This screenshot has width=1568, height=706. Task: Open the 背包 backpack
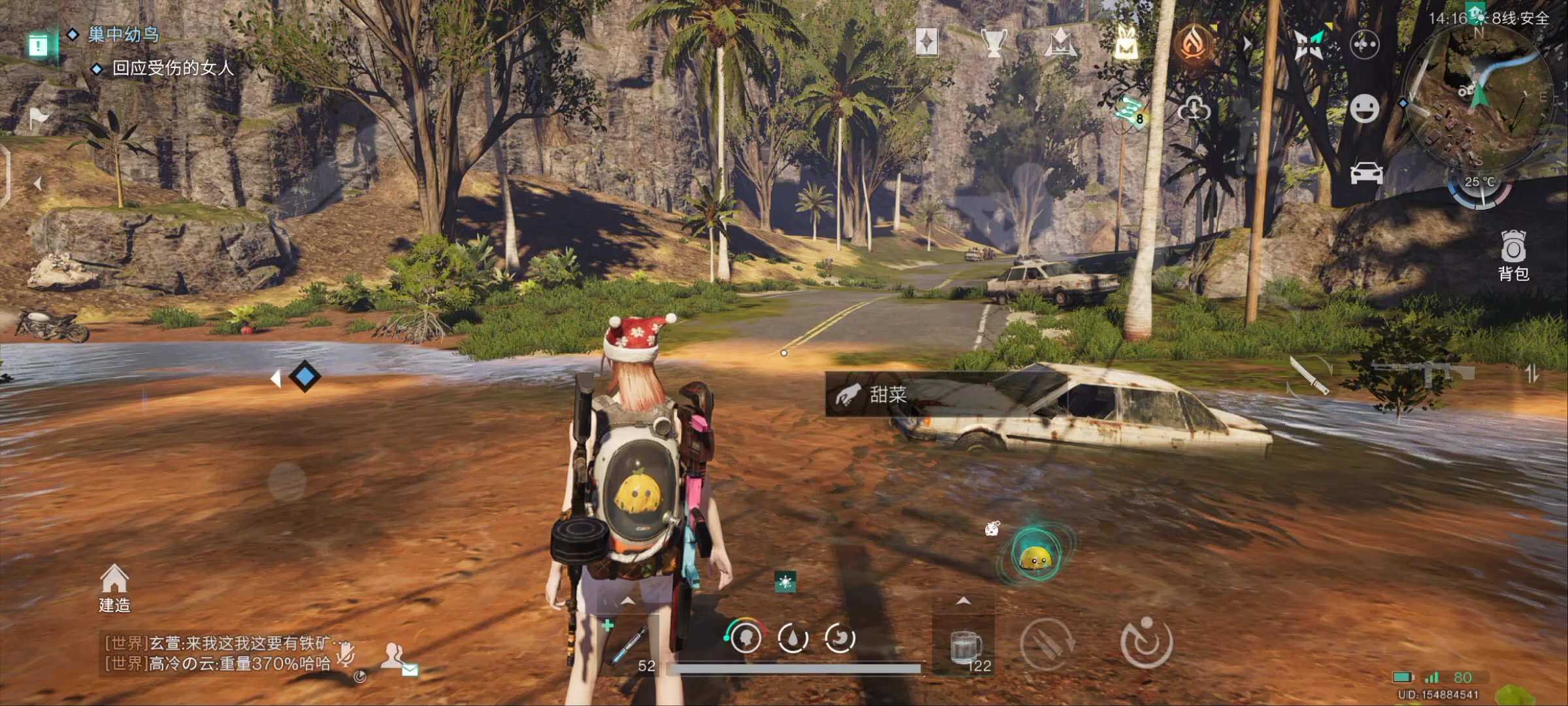coord(1513,255)
